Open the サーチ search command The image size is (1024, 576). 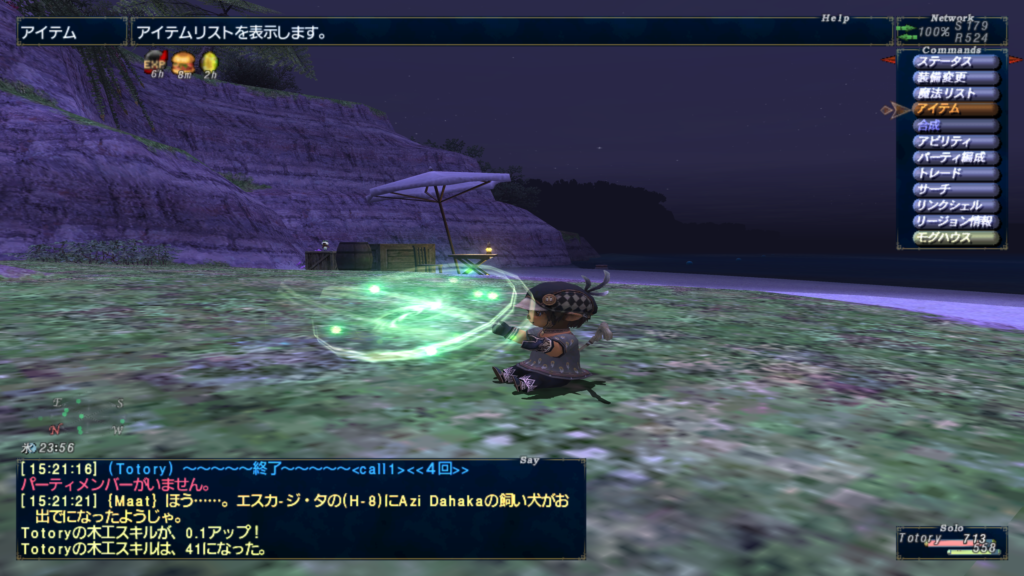tap(955, 189)
